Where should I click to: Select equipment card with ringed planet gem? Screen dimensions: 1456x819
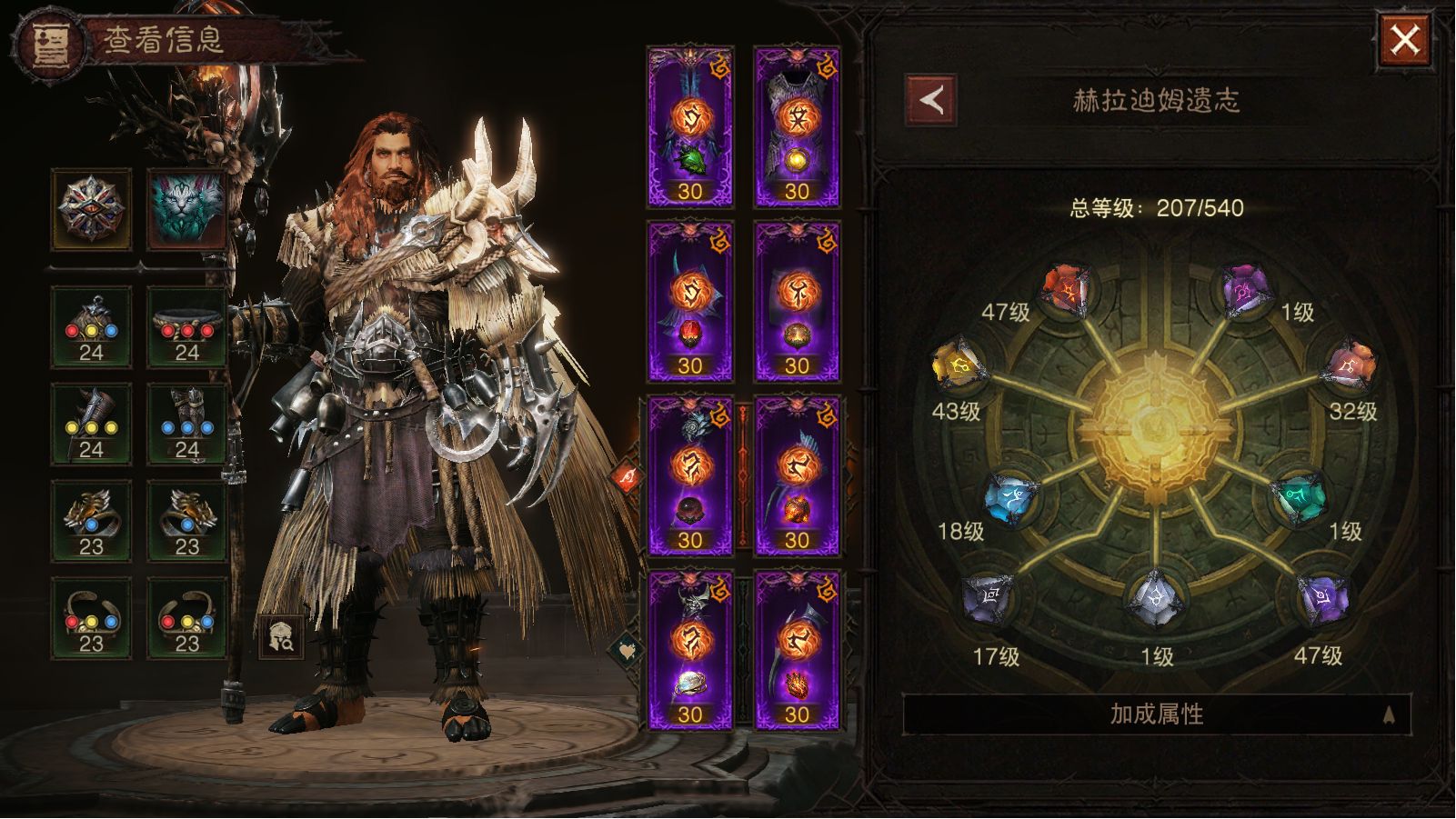tap(689, 650)
